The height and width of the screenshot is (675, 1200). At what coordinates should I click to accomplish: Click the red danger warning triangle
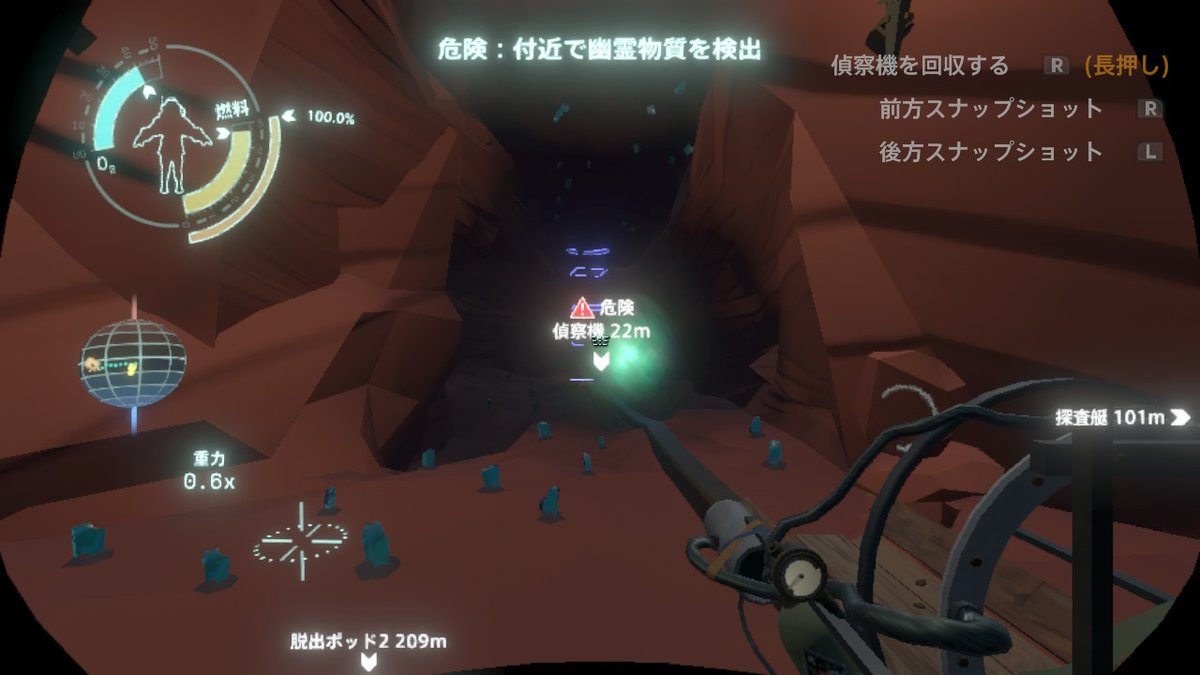click(x=581, y=308)
